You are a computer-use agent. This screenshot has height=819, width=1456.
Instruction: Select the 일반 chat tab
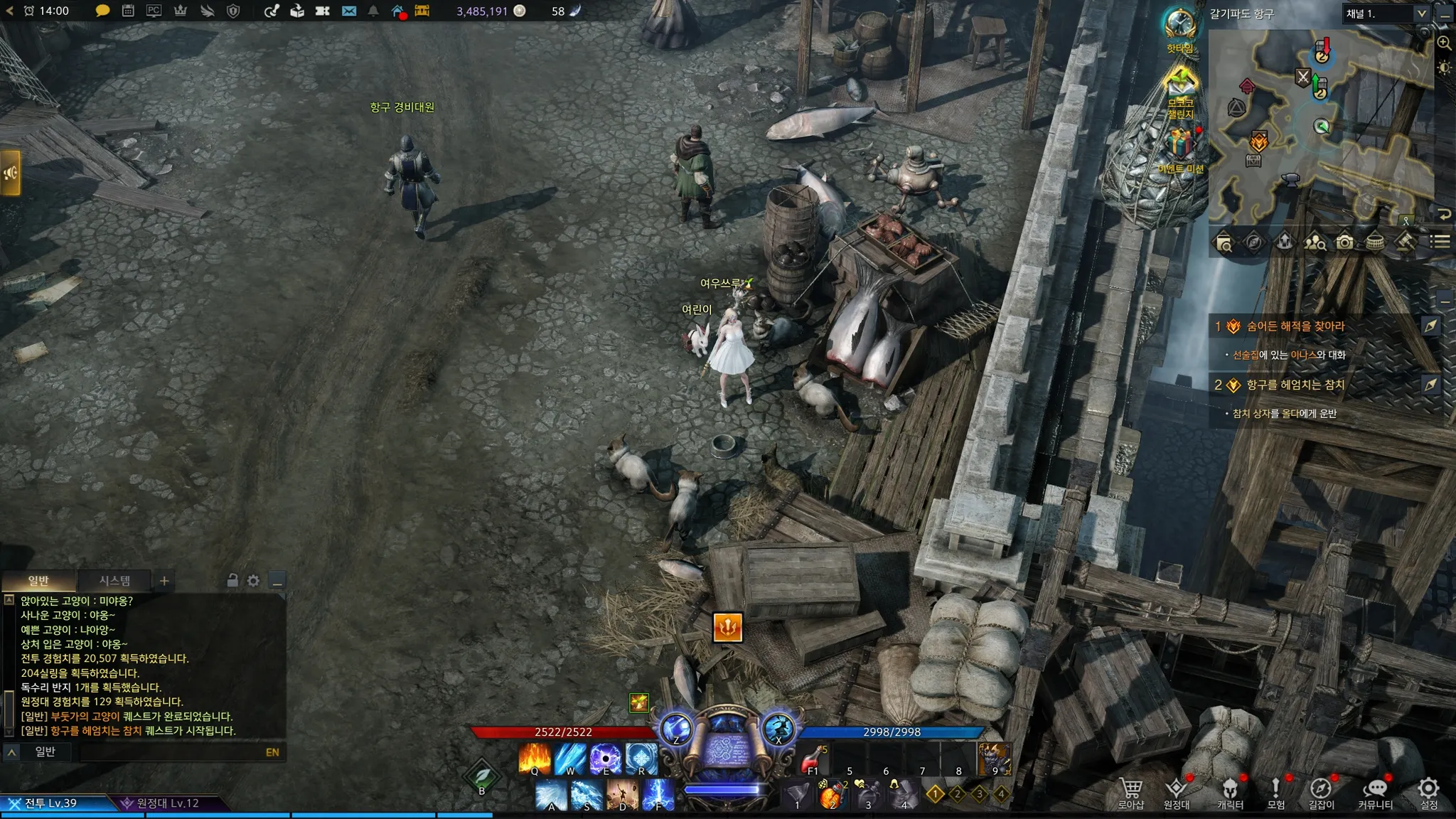click(38, 581)
